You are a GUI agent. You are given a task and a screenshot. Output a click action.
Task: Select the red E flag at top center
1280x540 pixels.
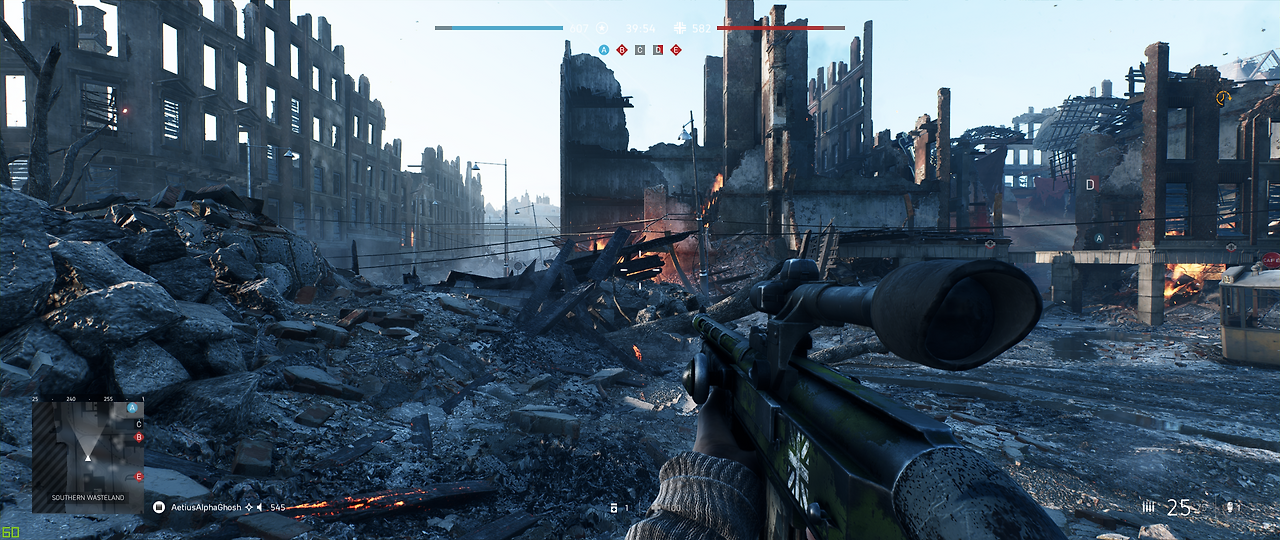pyautogui.click(x=676, y=49)
